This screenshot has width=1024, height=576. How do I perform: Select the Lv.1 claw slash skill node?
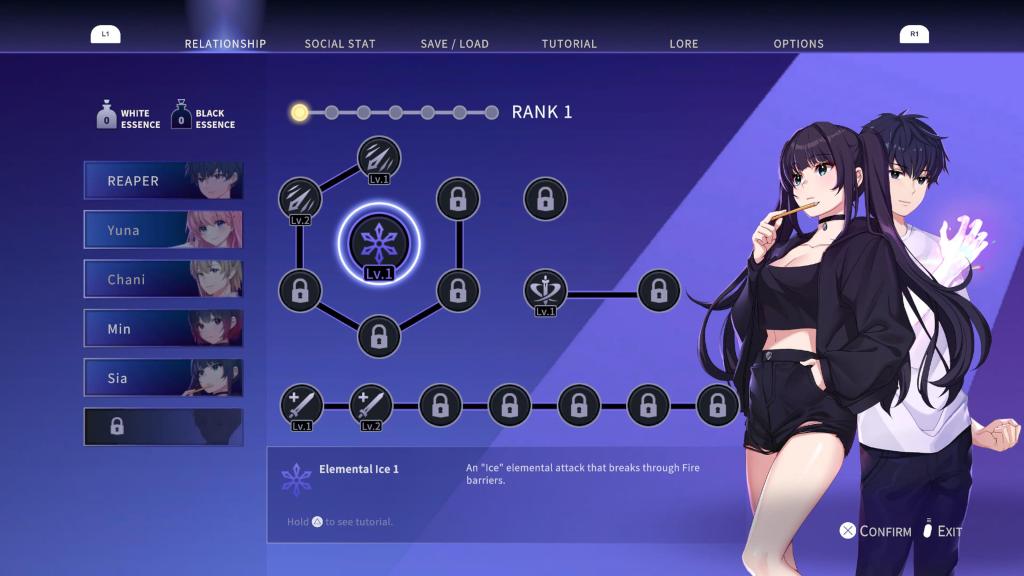379,157
